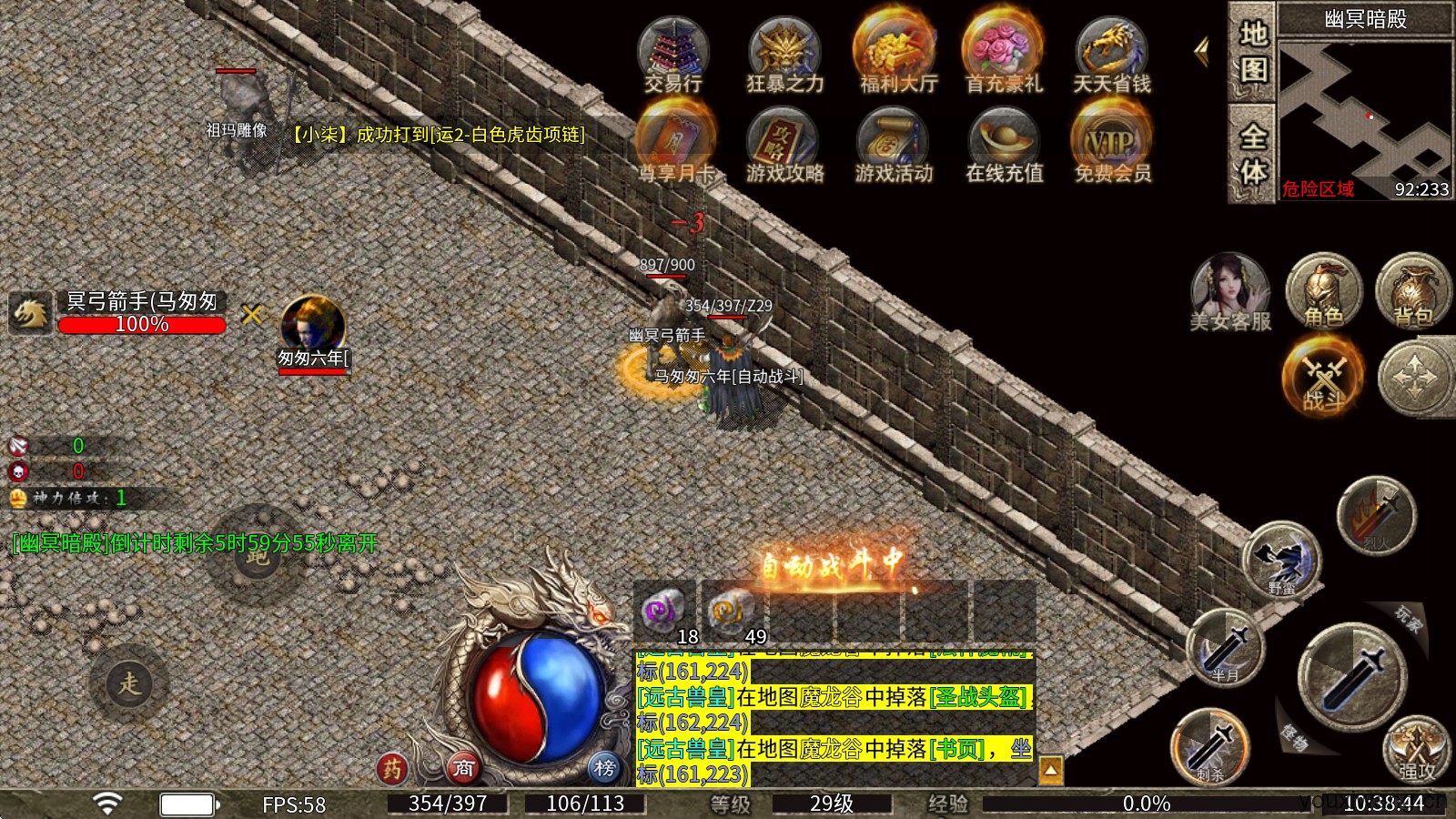The height and width of the screenshot is (819, 1456).
Task: Toggle the 战斗 auto-battle button
Action: pos(1323,375)
